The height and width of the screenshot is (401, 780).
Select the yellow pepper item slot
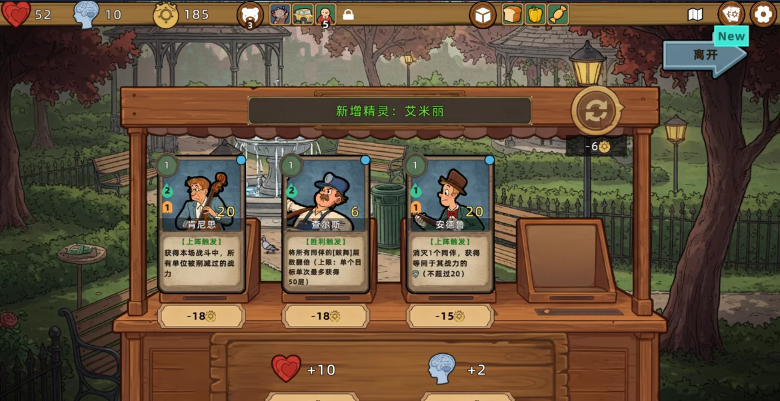point(535,14)
